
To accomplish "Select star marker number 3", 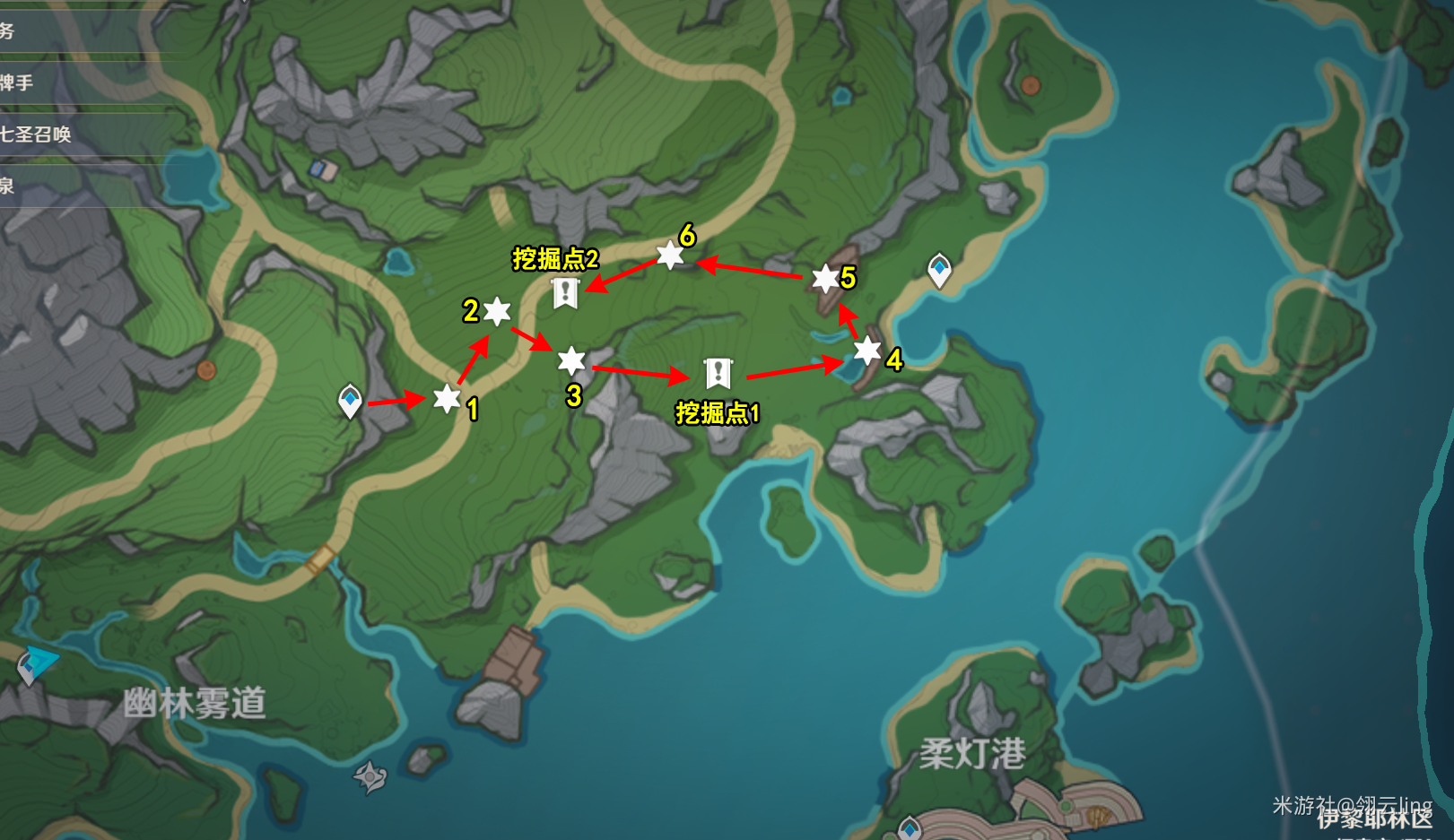I will pos(572,362).
